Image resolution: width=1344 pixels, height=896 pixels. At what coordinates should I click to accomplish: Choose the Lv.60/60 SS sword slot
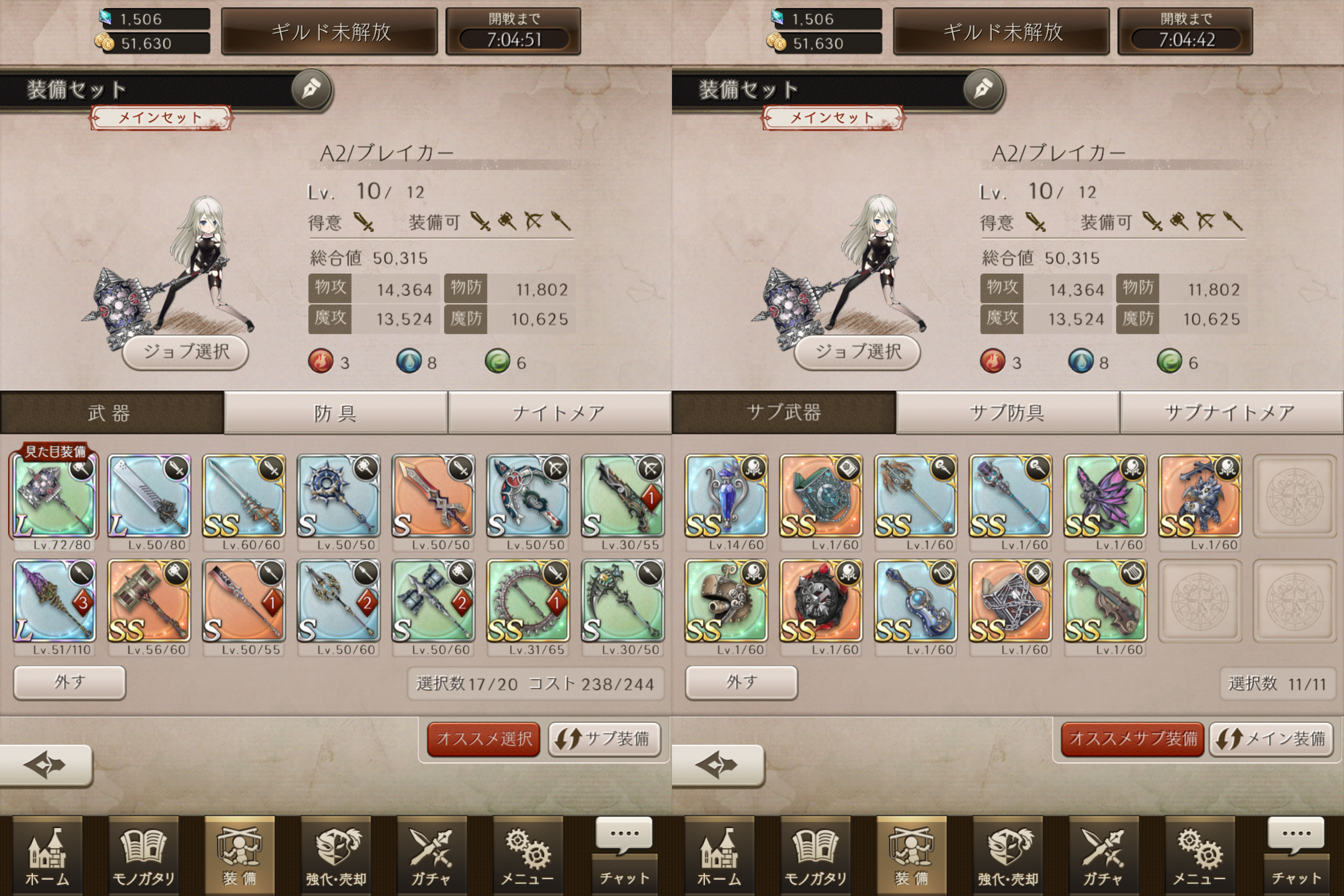[244, 496]
